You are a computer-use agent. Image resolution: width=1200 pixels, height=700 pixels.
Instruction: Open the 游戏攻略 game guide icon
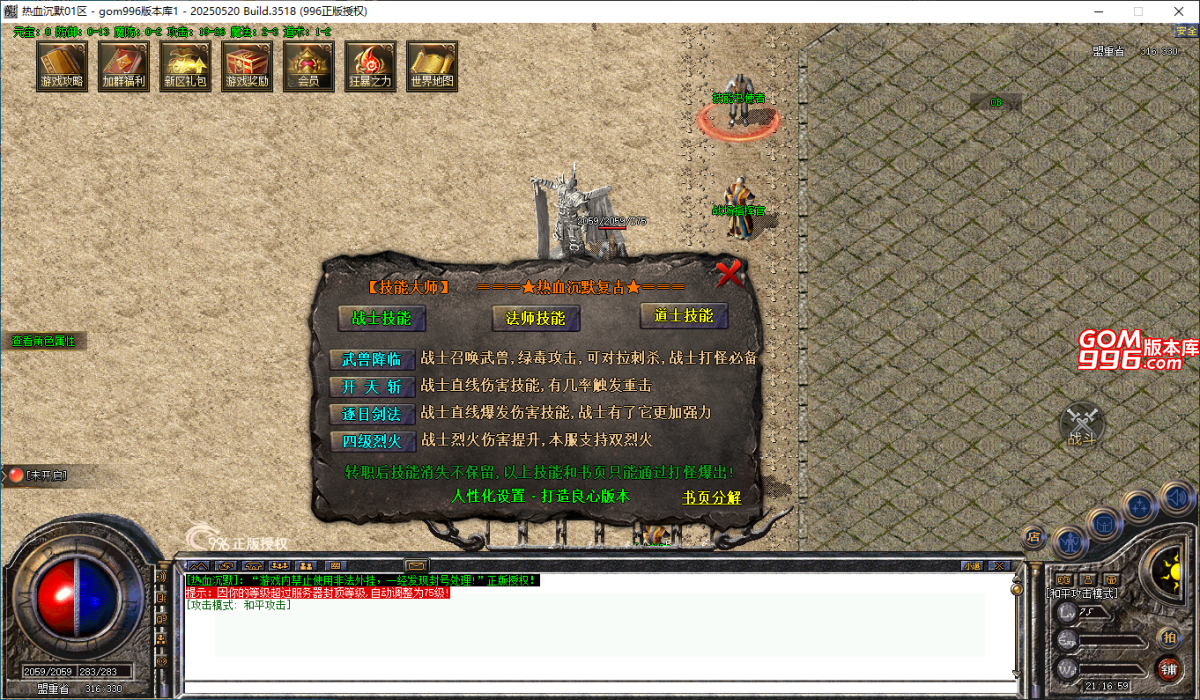(x=62, y=67)
